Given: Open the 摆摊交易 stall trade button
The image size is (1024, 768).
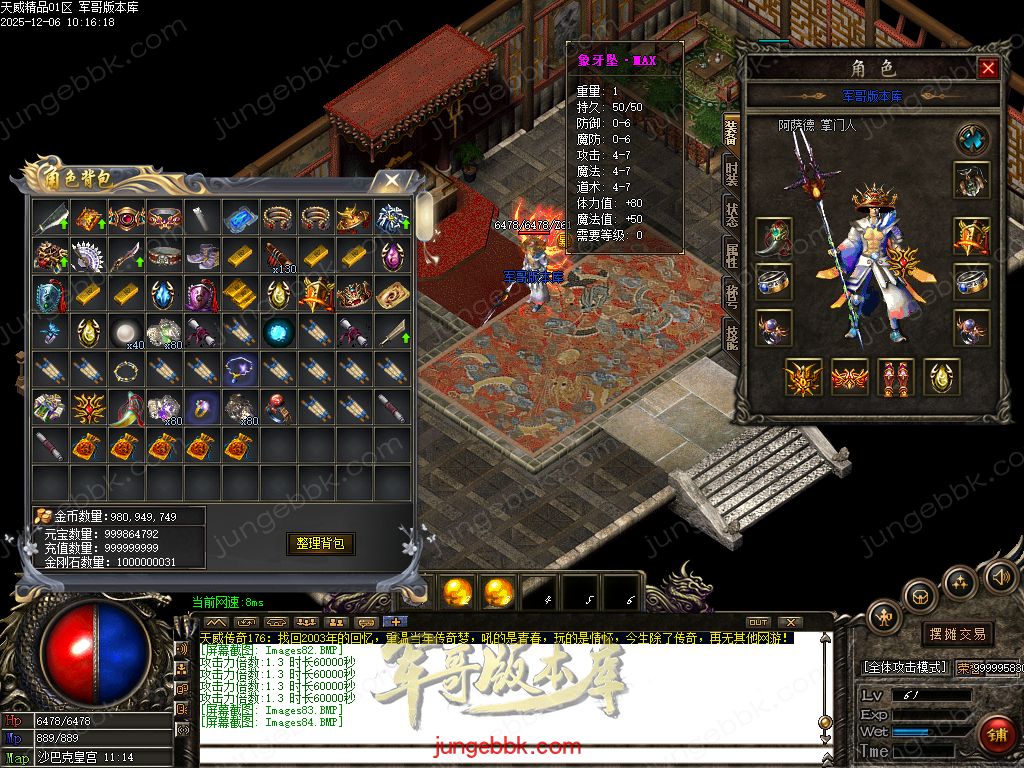Looking at the screenshot, I should (x=957, y=634).
